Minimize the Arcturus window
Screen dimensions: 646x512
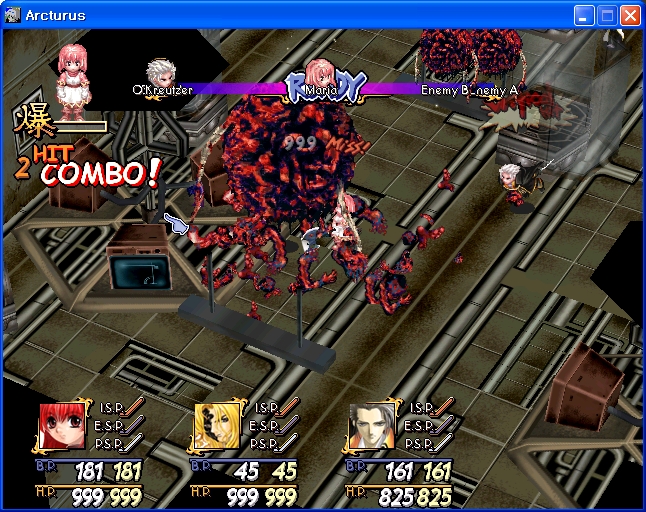(584, 15)
